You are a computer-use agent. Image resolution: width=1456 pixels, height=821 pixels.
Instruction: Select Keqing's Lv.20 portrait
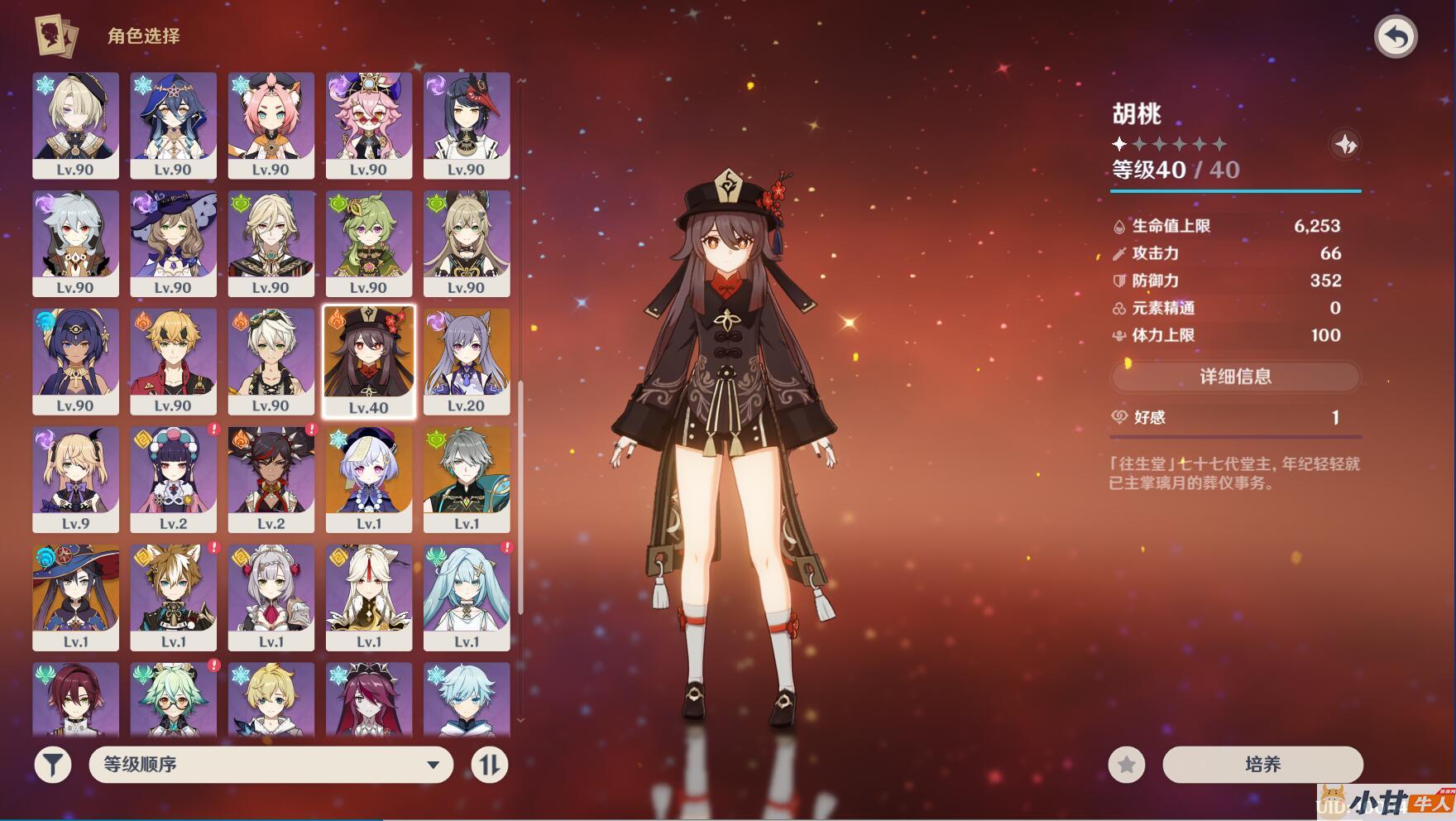467,361
